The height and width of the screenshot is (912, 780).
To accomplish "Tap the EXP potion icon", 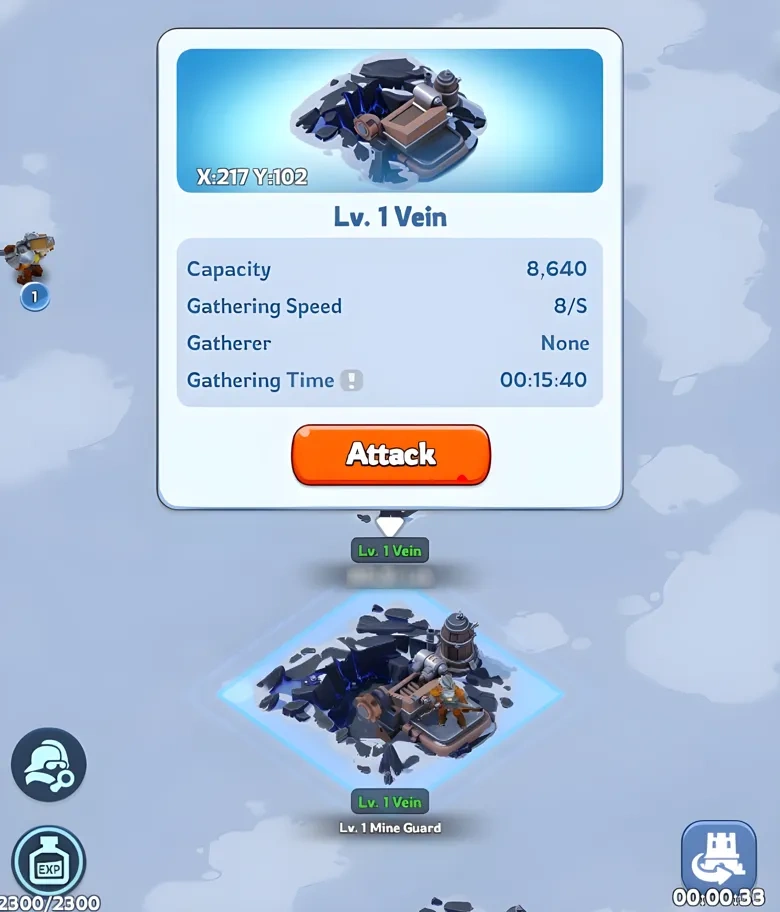I will [x=48, y=862].
